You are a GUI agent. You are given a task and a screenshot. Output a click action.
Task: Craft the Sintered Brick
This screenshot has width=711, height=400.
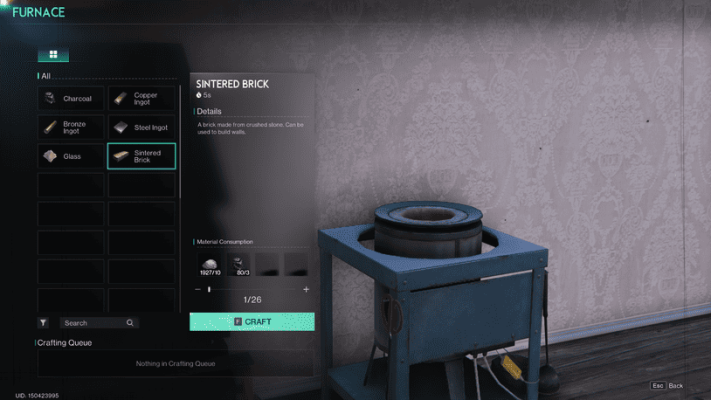coord(252,322)
